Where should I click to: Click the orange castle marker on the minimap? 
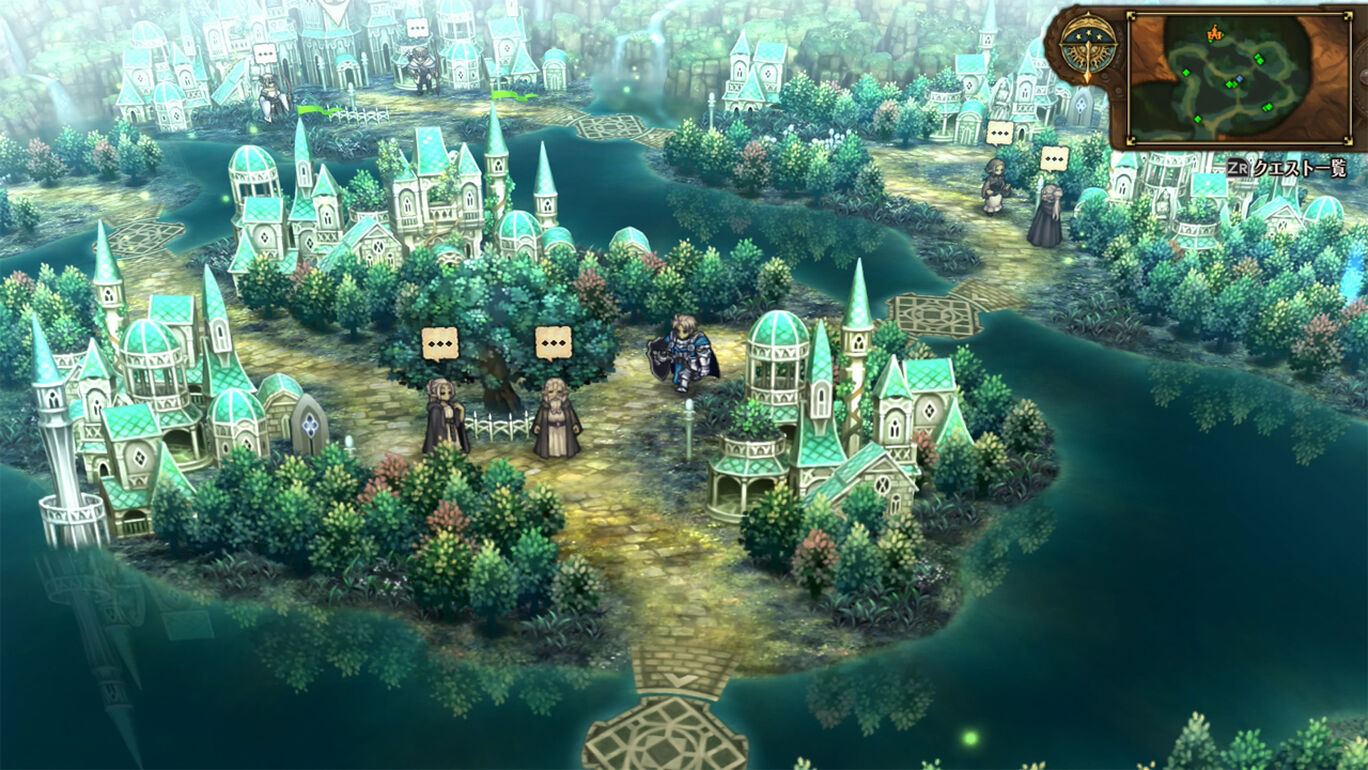[1215, 34]
